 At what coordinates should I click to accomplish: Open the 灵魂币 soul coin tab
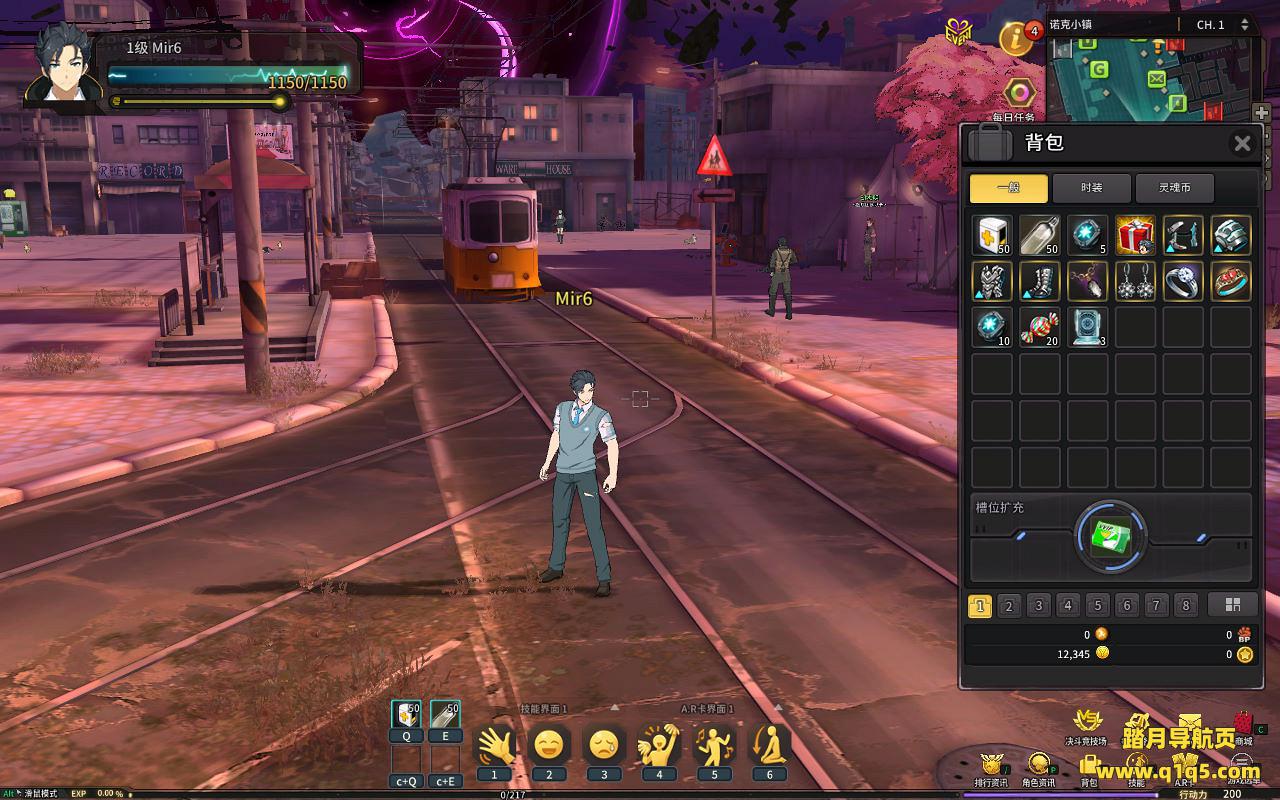[x=1175, y=188]
